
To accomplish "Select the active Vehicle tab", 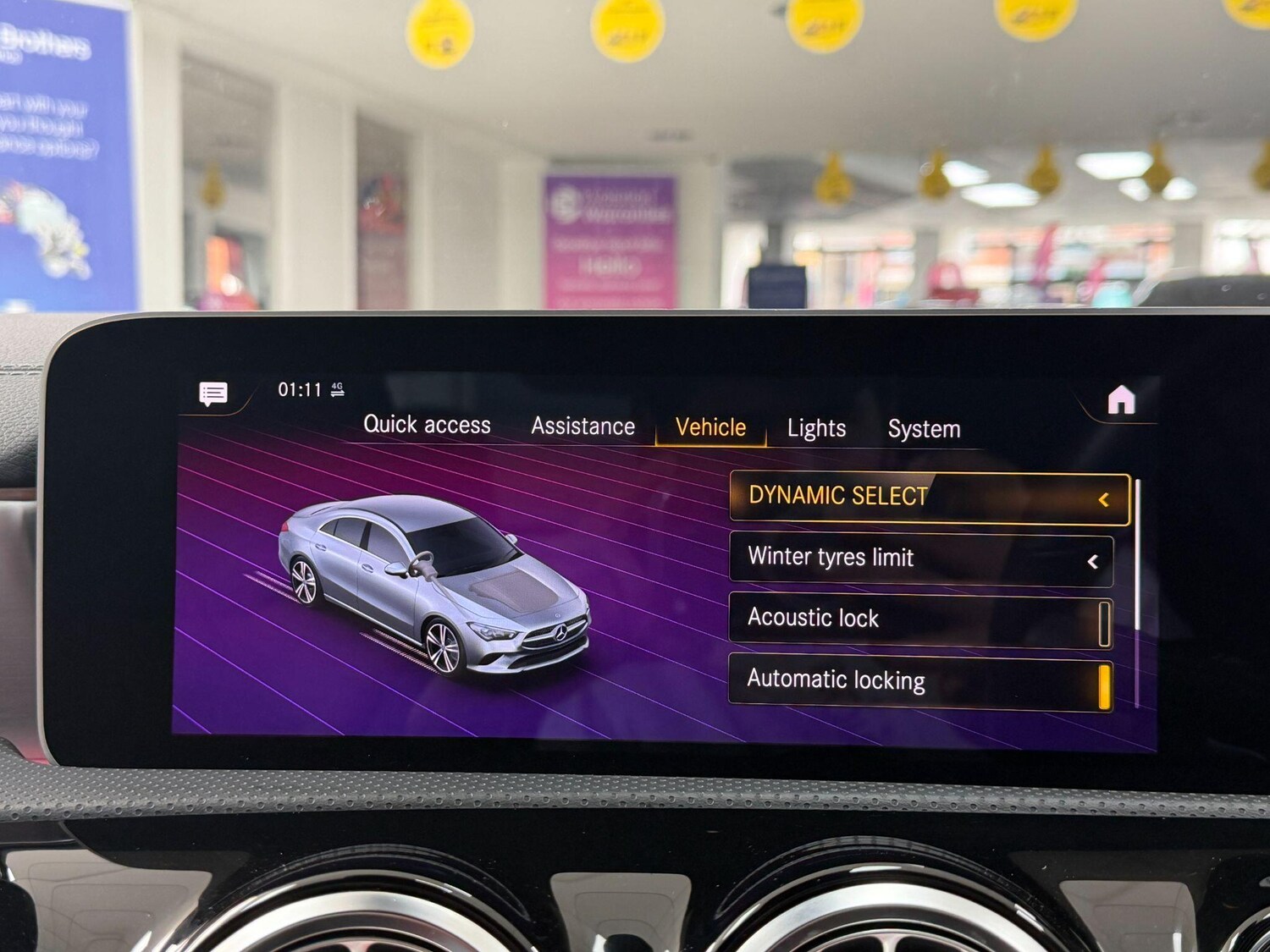I will [710, 427].
